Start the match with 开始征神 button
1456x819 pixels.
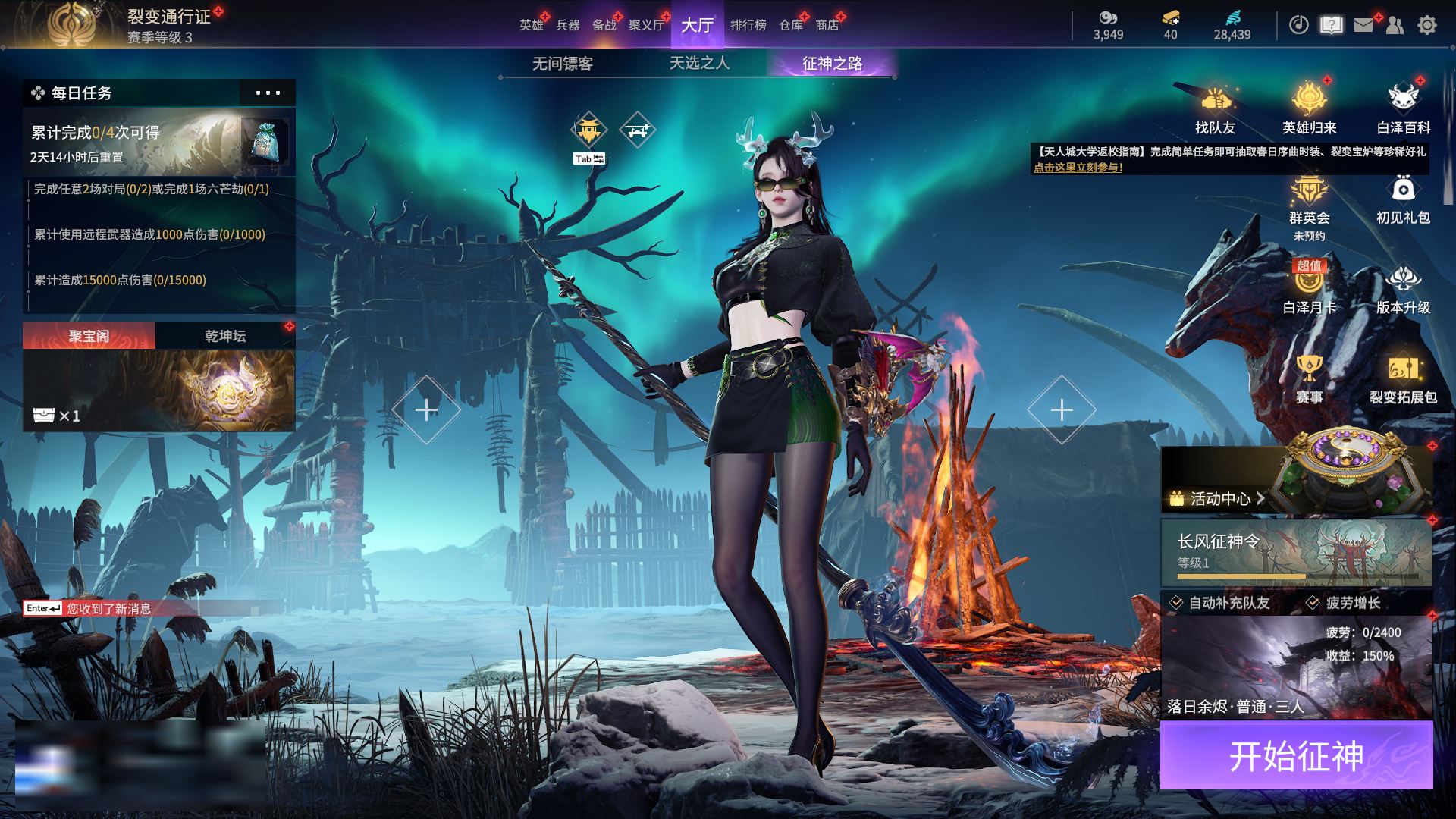click(1296, 755)
